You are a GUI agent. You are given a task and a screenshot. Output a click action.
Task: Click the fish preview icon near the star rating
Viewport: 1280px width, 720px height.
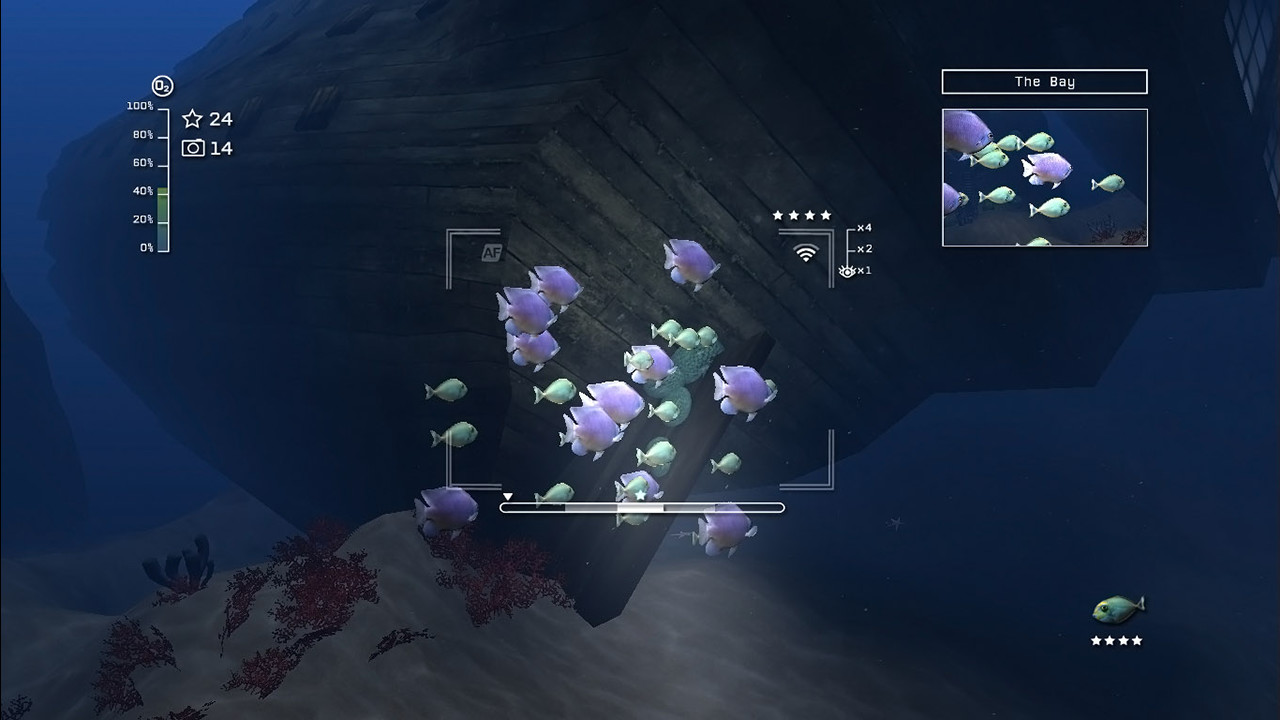(1118, 605)
